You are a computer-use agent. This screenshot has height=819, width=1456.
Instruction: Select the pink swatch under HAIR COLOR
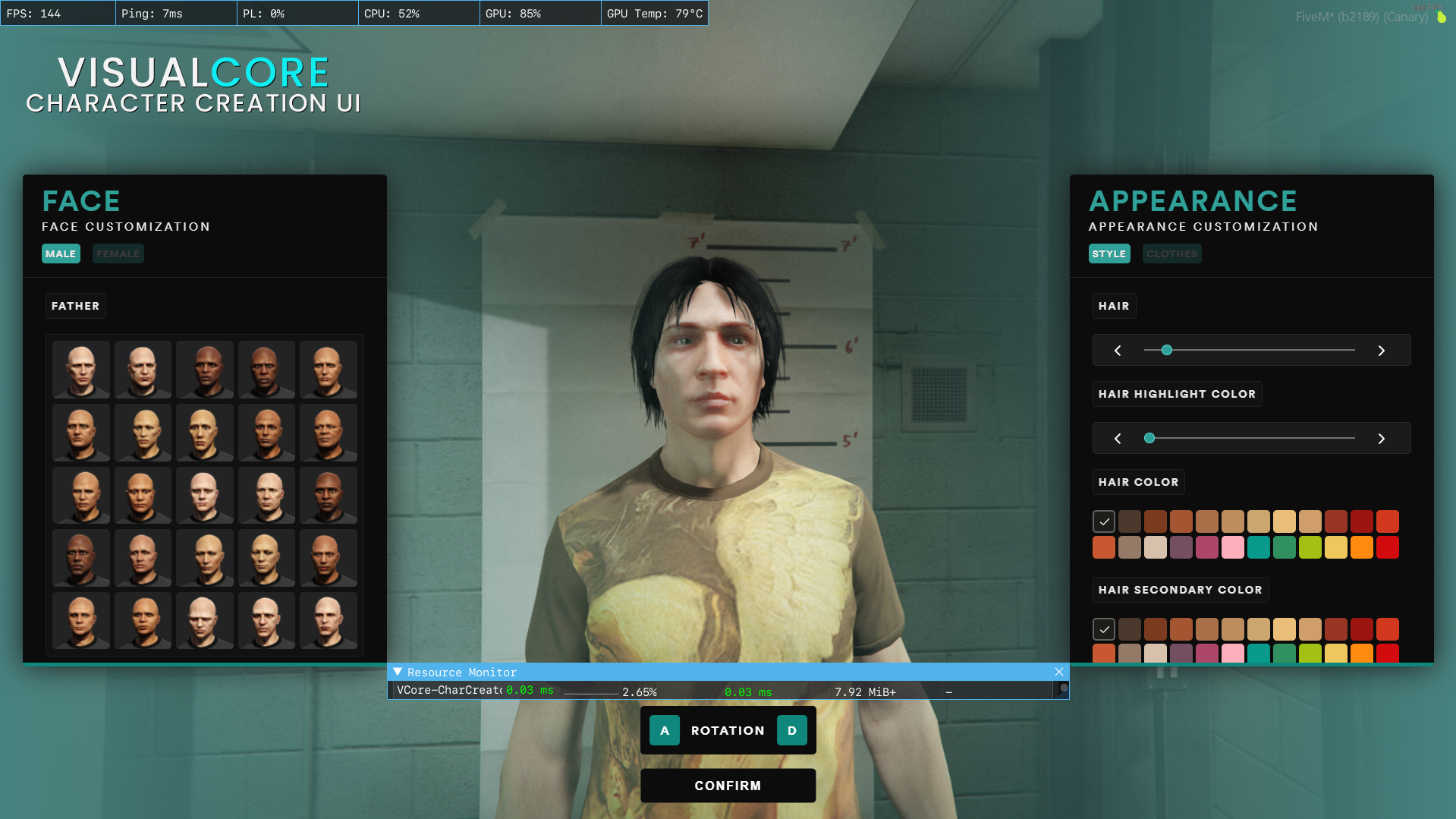(x=1233, y=547)
